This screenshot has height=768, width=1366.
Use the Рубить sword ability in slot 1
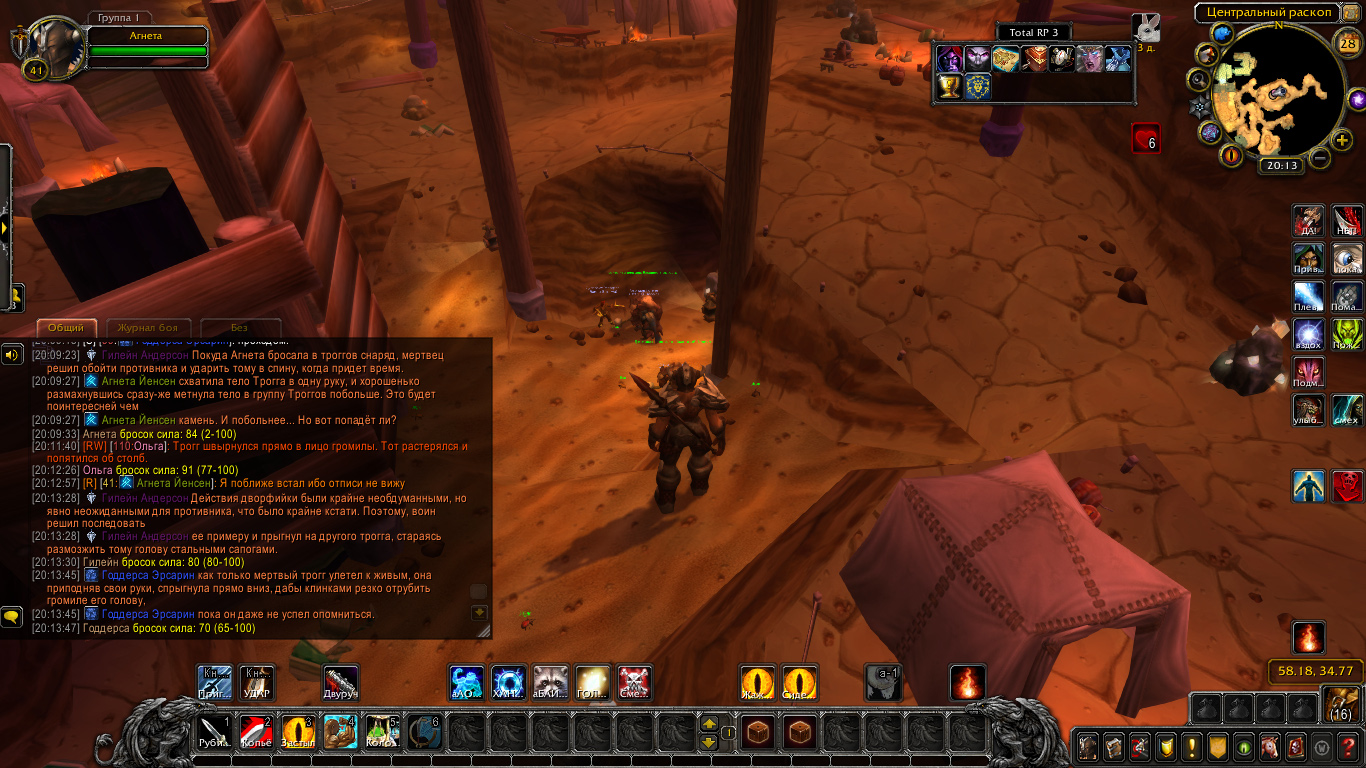(x=215, y=732)
